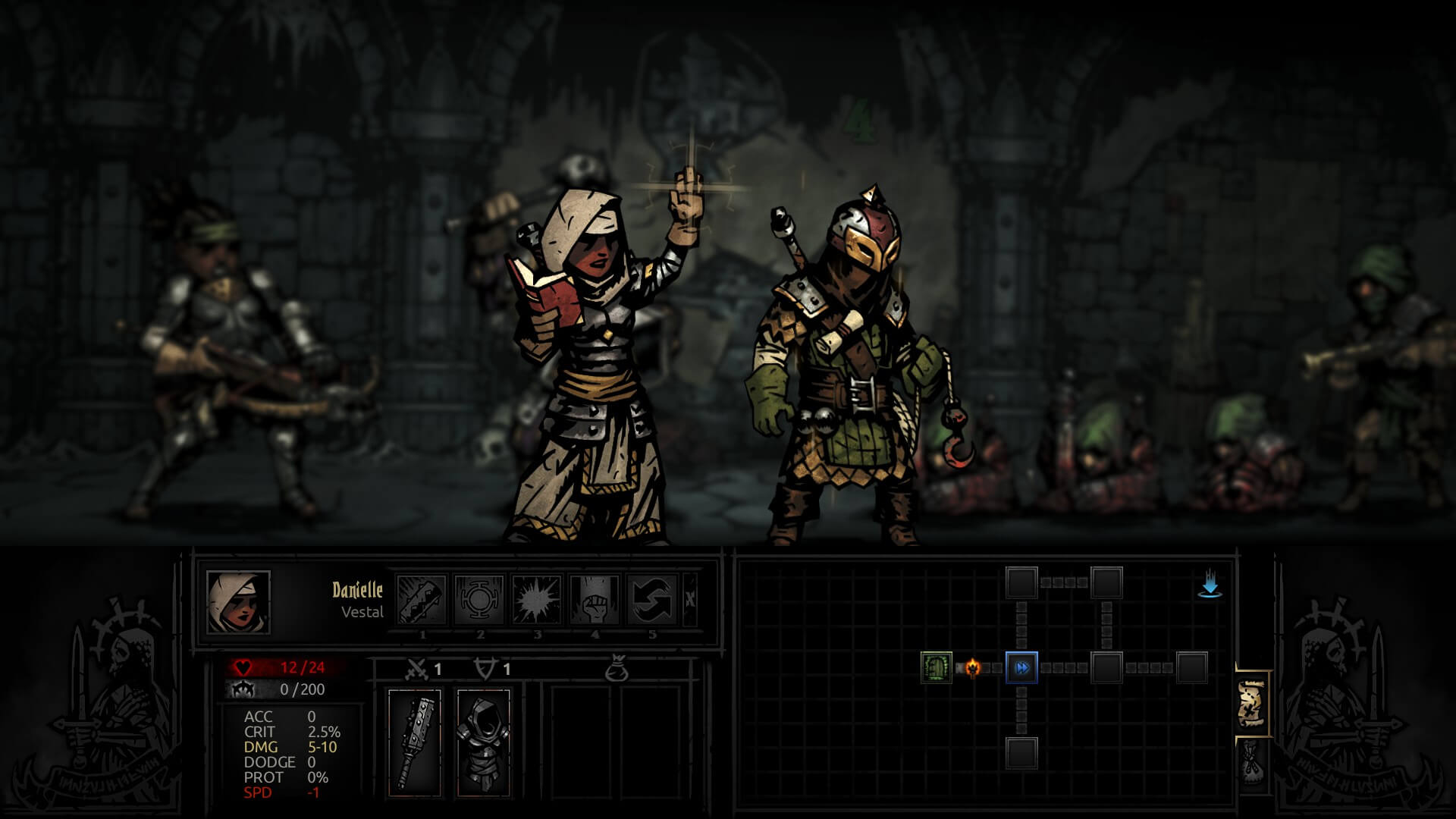The image size is (1456, 819).
Task: Inspect the hooded armor slot
Action: click(483, 743)
